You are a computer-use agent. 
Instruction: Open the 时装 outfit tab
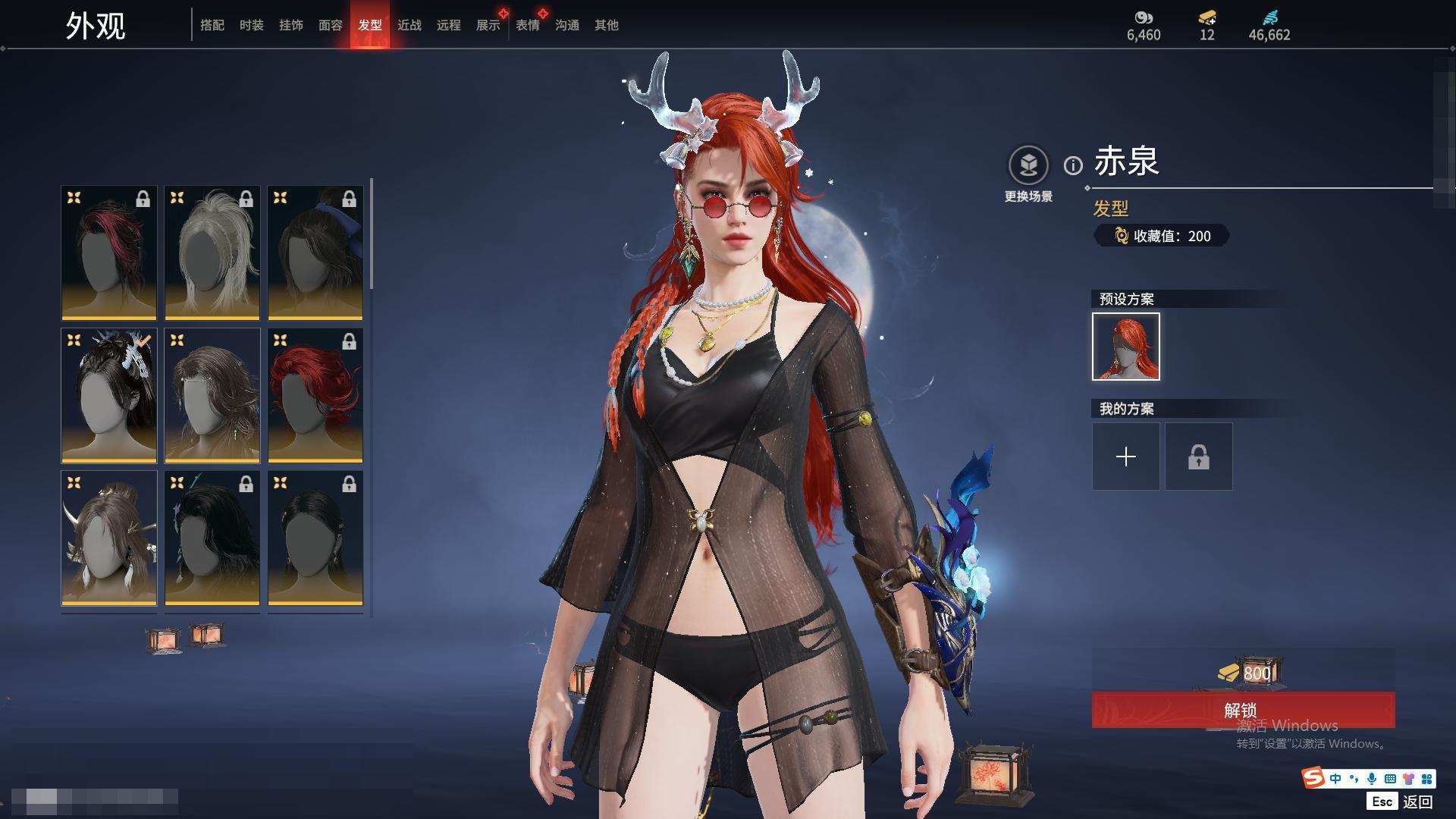(252, 25)
